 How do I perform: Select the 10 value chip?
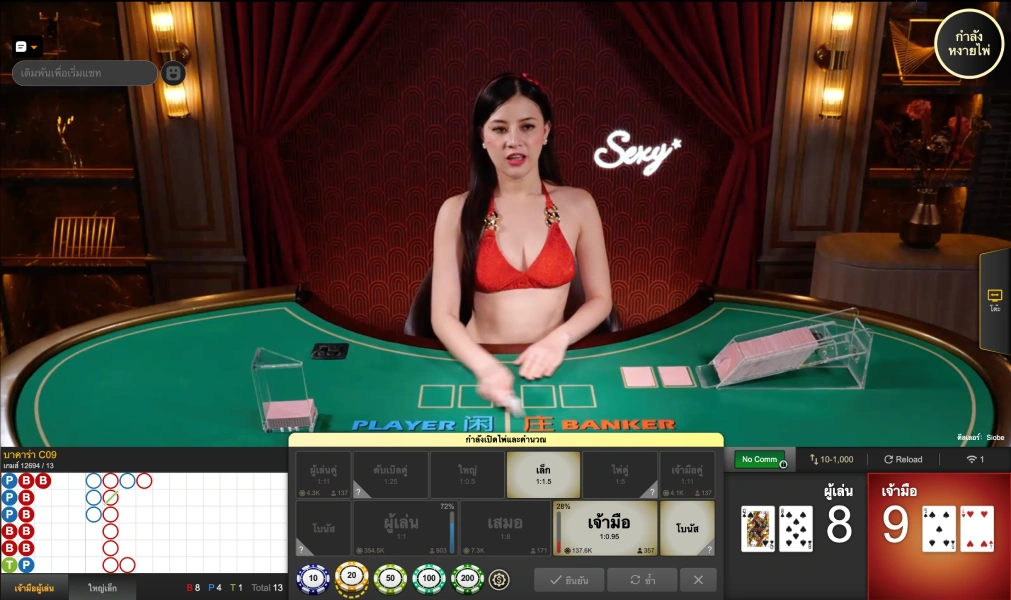313,578
